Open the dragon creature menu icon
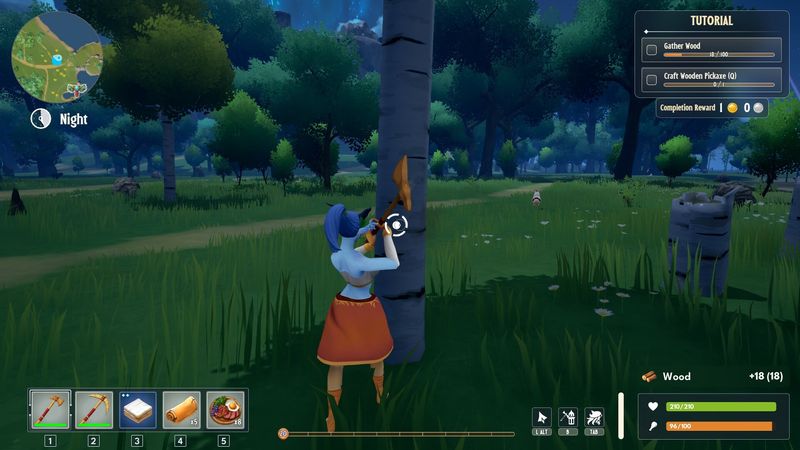The height and width of the screenshot is (450, 800). pos(594,417)
